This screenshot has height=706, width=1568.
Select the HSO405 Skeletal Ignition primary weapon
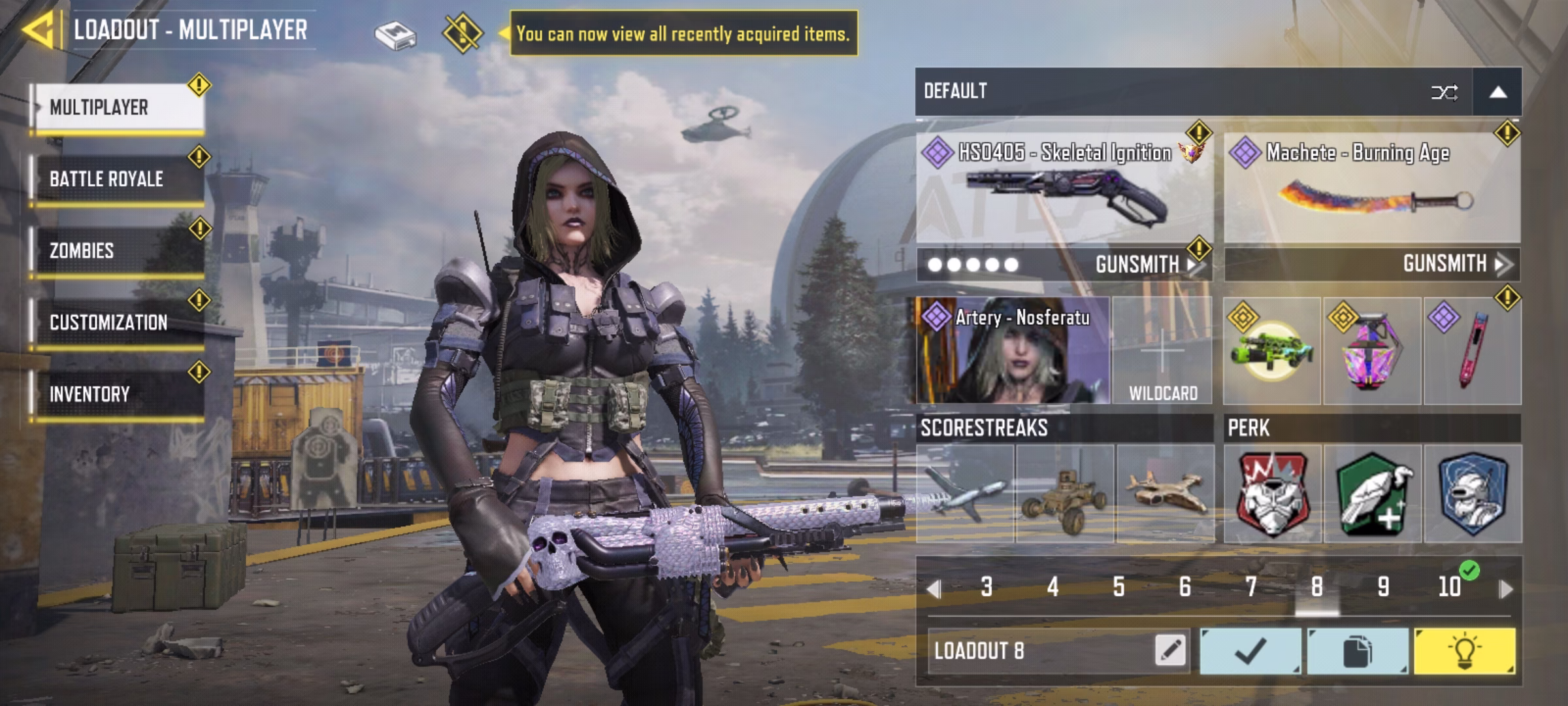point(1065,190)
